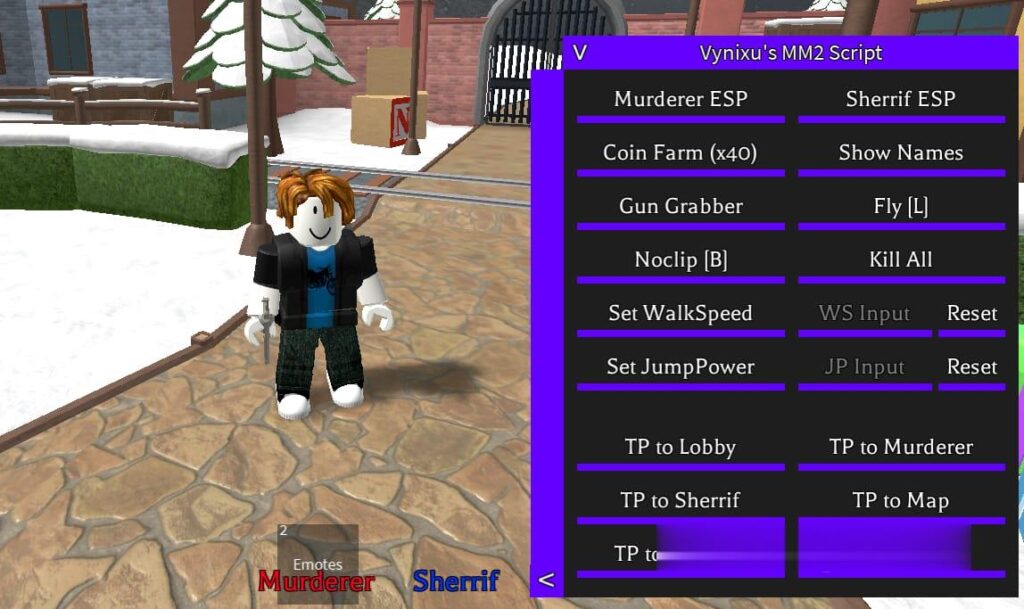Turn on Show Names
This screenshot has height=609, width=1024.
tap(900, 153)
